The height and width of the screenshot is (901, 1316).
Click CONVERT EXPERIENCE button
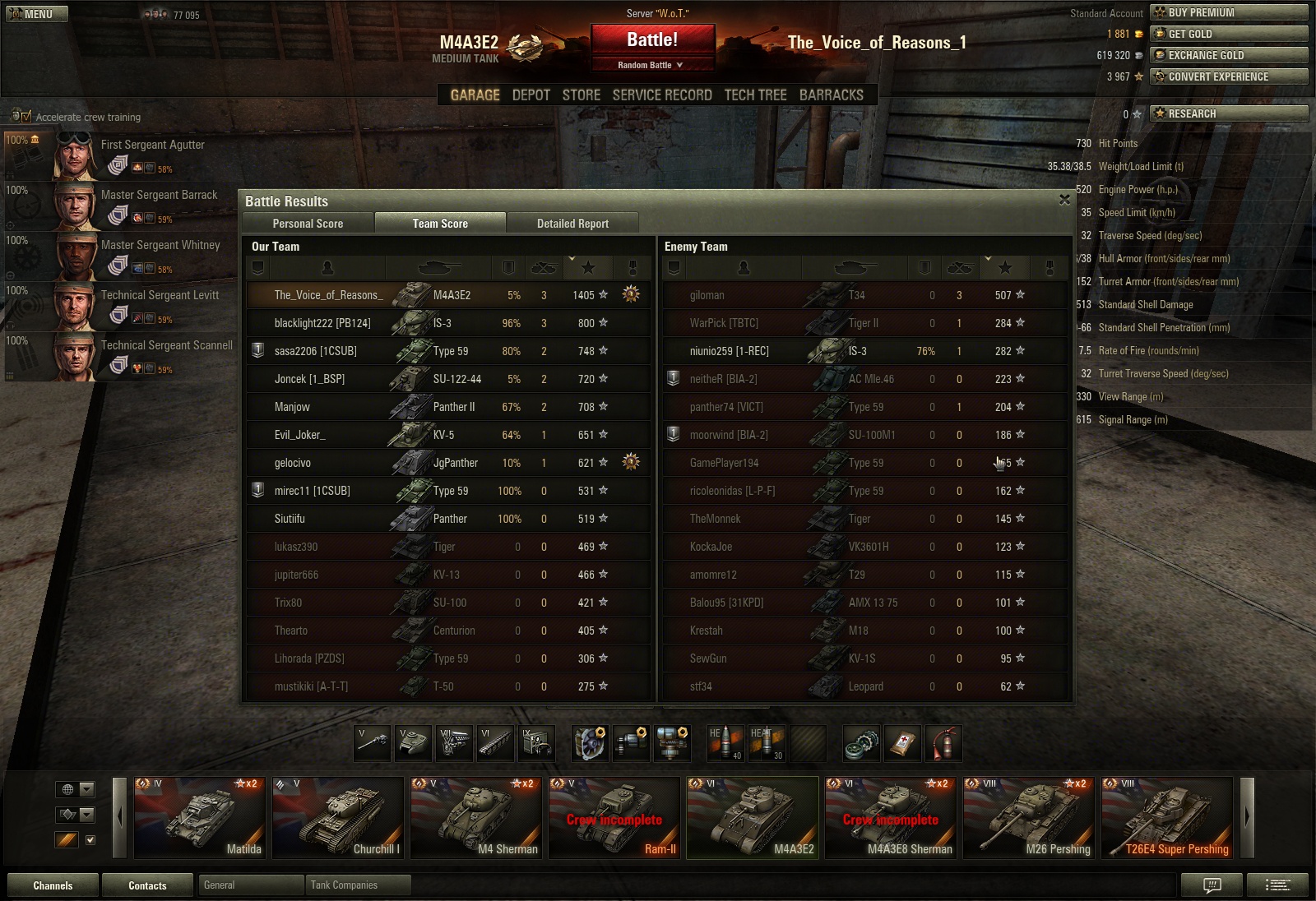[x=1229, y=76]
